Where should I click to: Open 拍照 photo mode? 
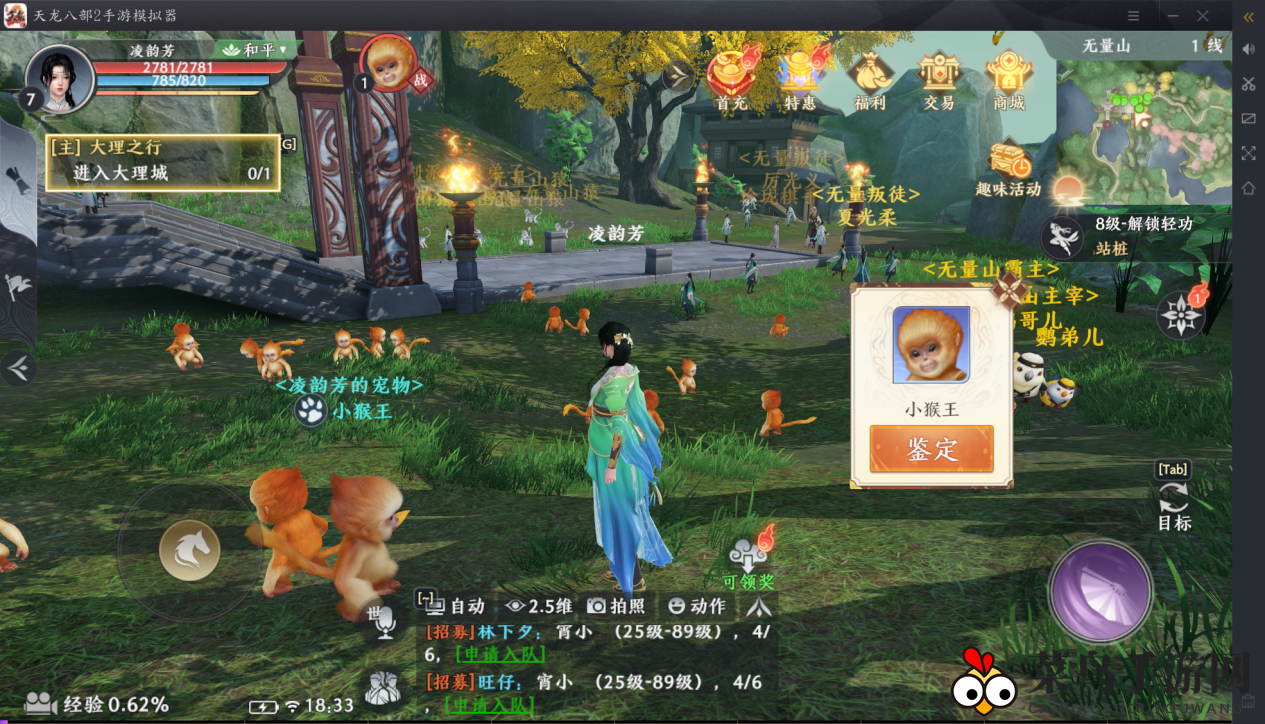(616, 606)
